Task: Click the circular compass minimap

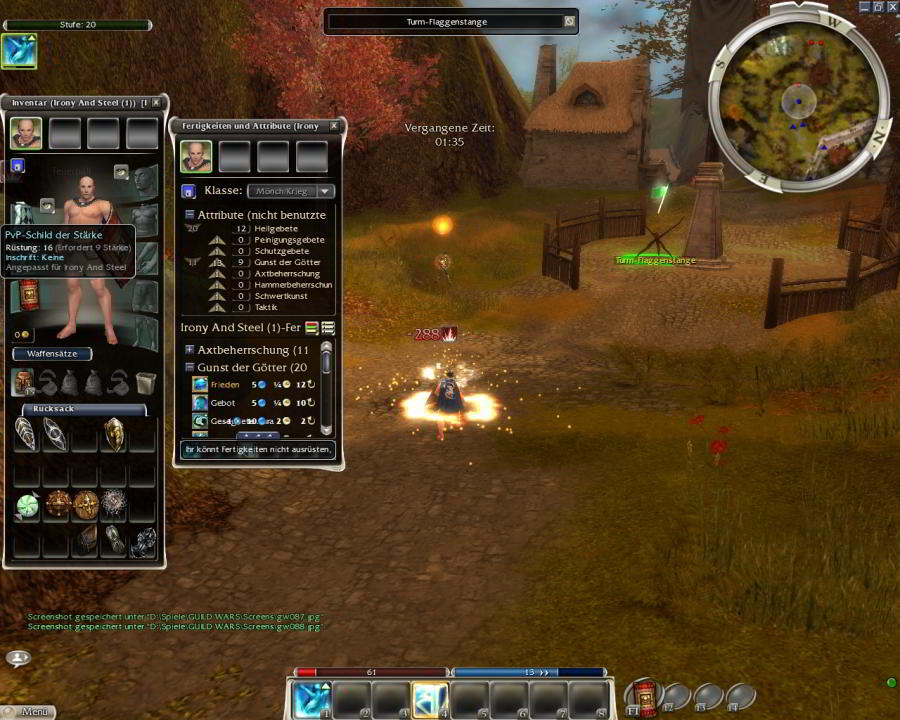Action: (798, 100)
